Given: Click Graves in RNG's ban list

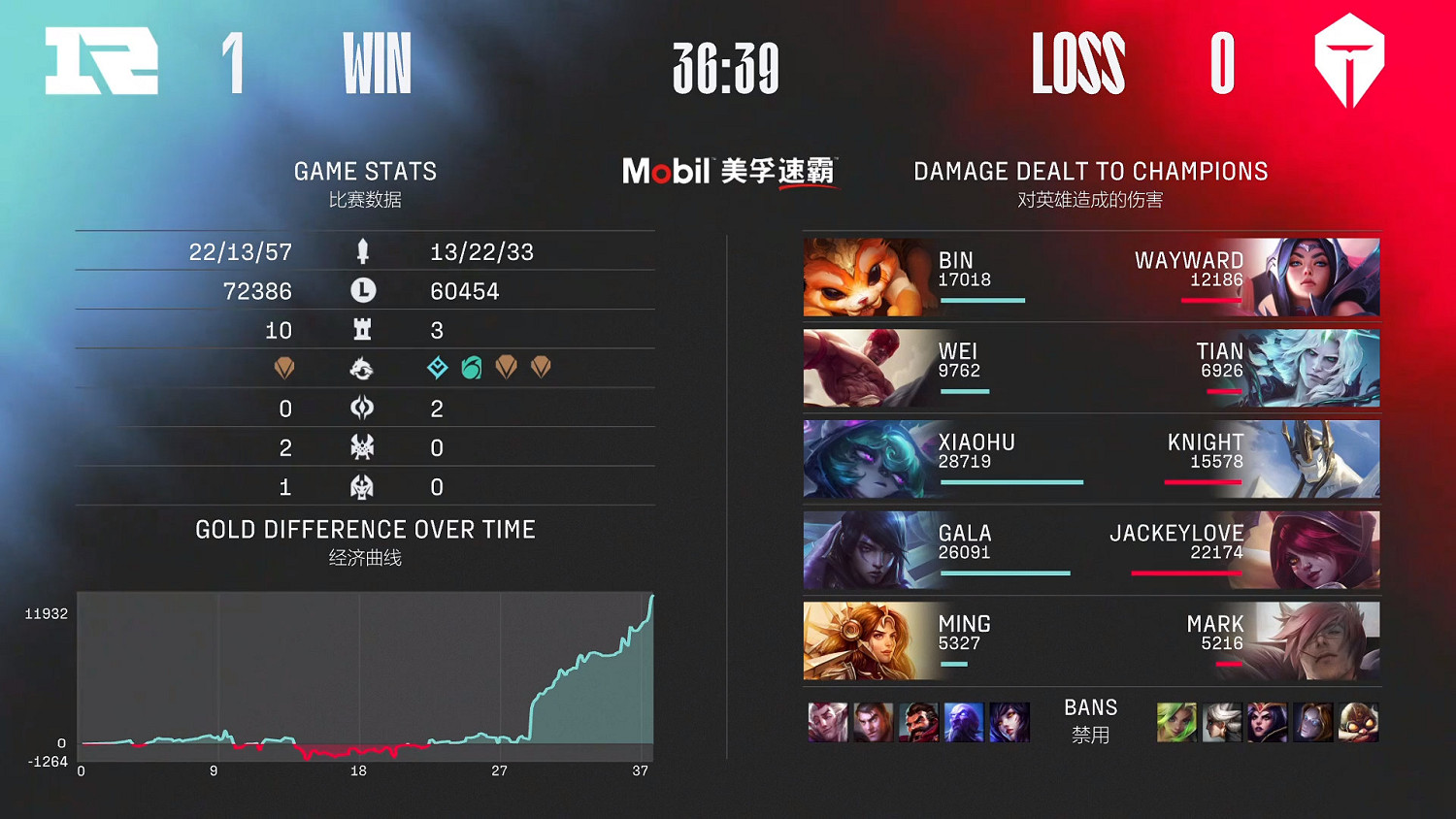Looking at the screenshot, I should 921,722.
